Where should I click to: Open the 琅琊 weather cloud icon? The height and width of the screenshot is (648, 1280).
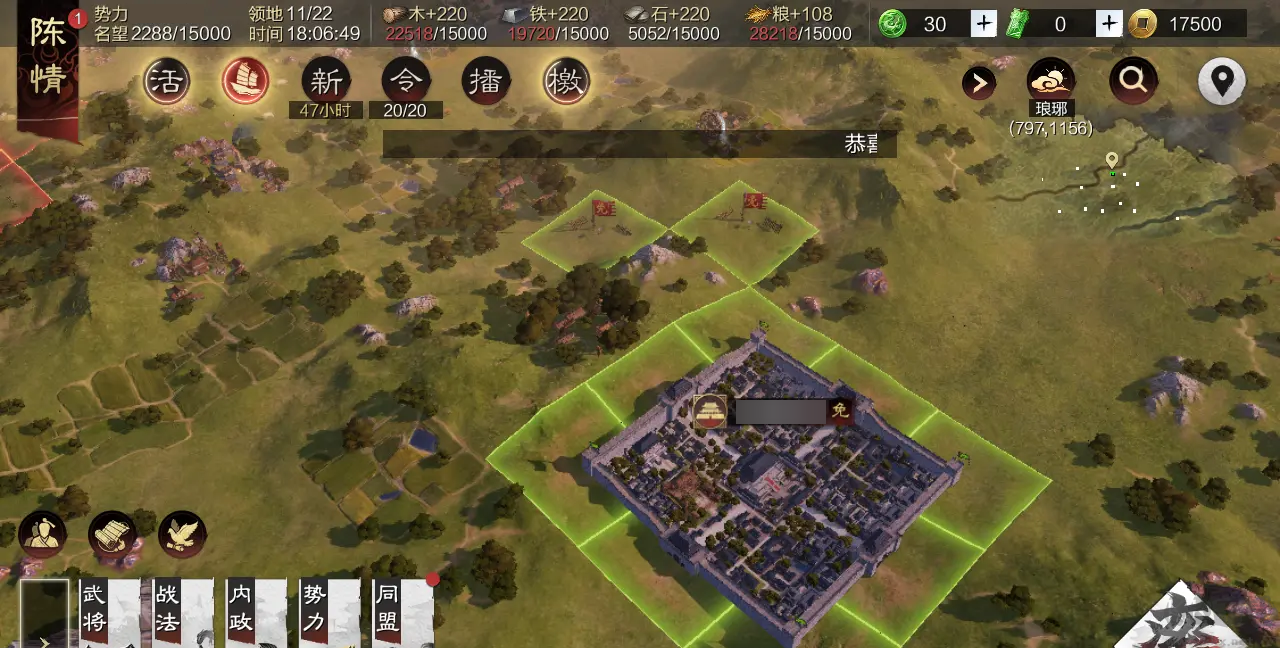tap(1051, 80)
